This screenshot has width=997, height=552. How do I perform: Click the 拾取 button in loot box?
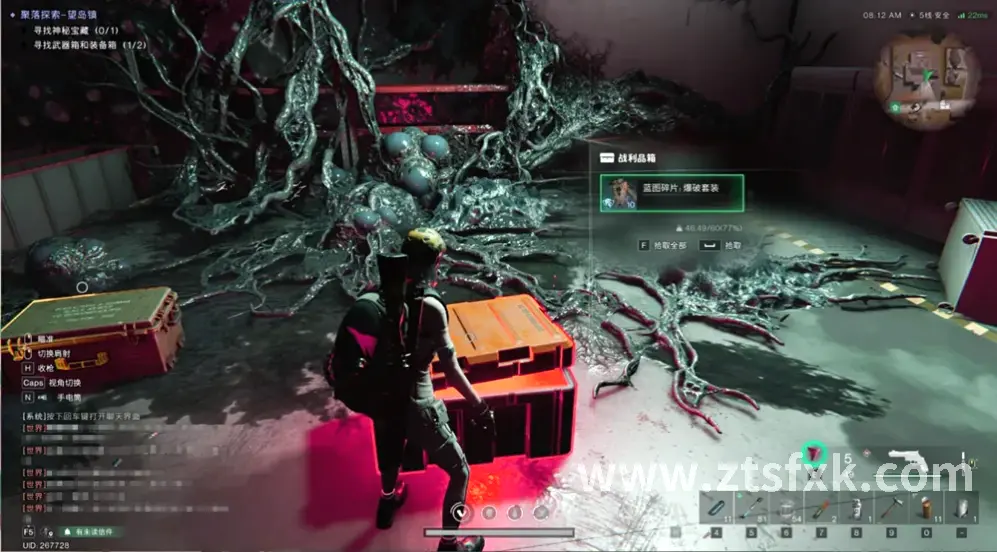coord(725,244)
